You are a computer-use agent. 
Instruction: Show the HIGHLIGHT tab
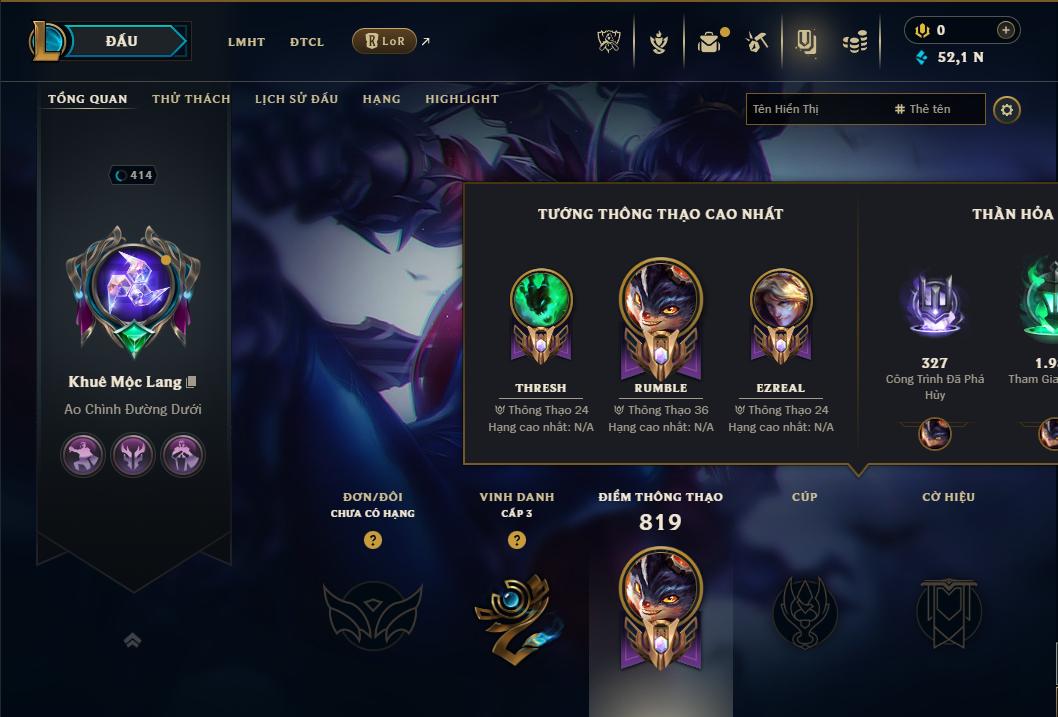[x=462, y=99]
